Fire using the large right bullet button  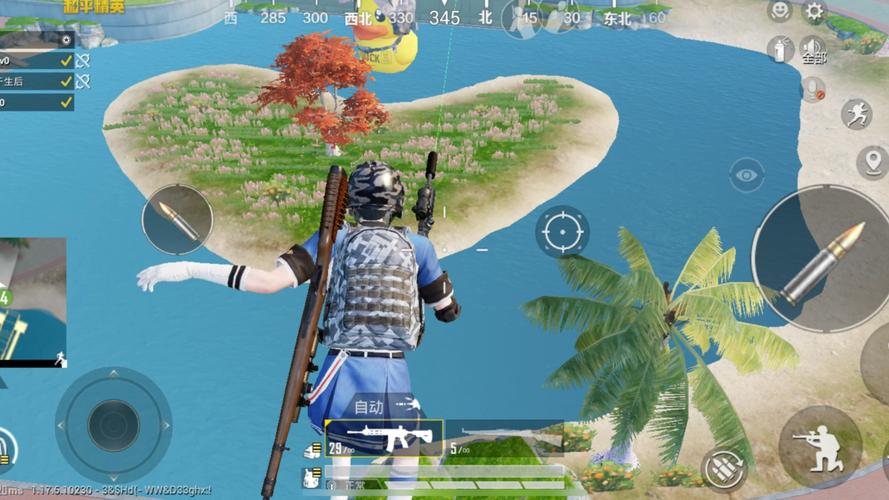[x=820, y=258]
